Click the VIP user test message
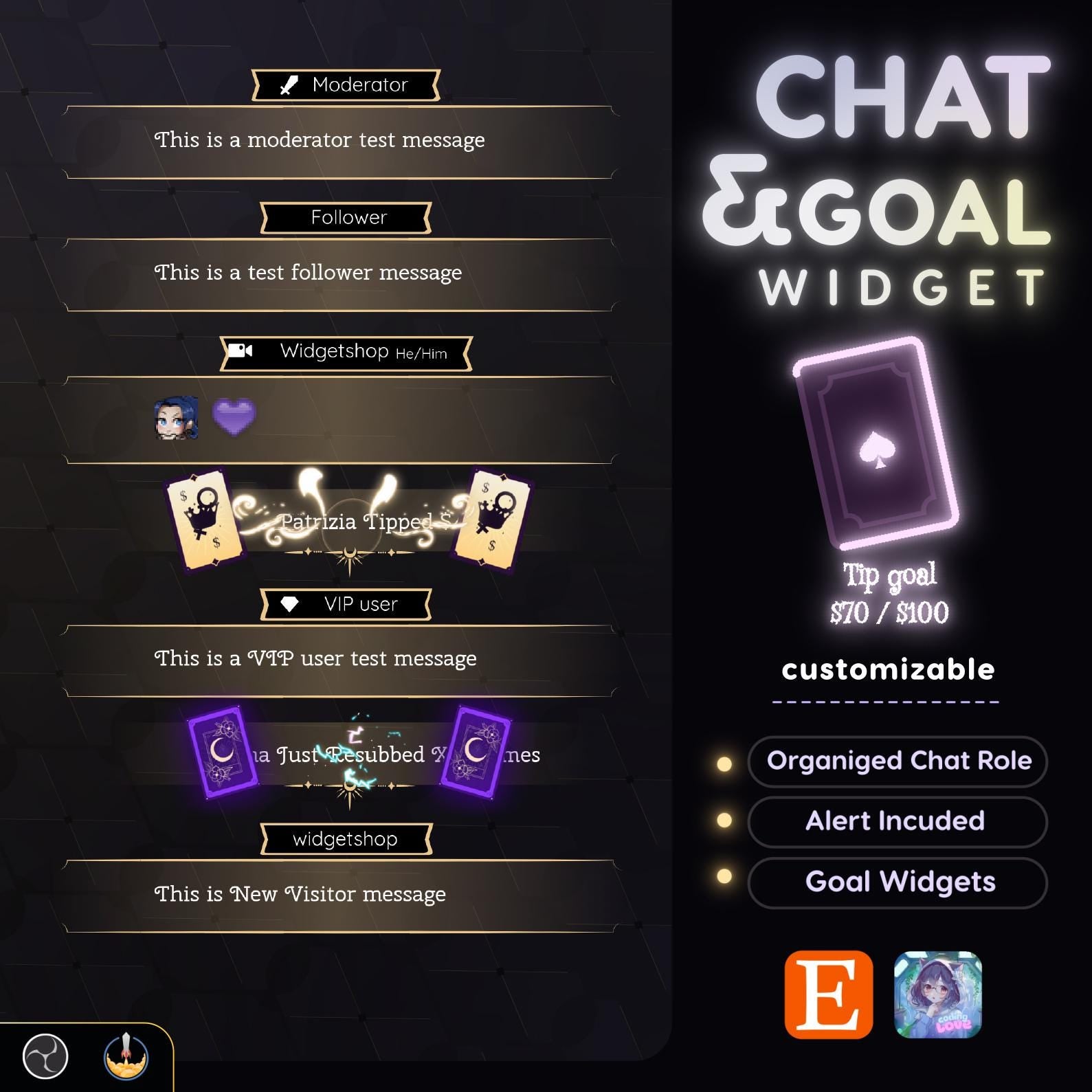Screen dimensions: 1092x1092 click(315, 659)
